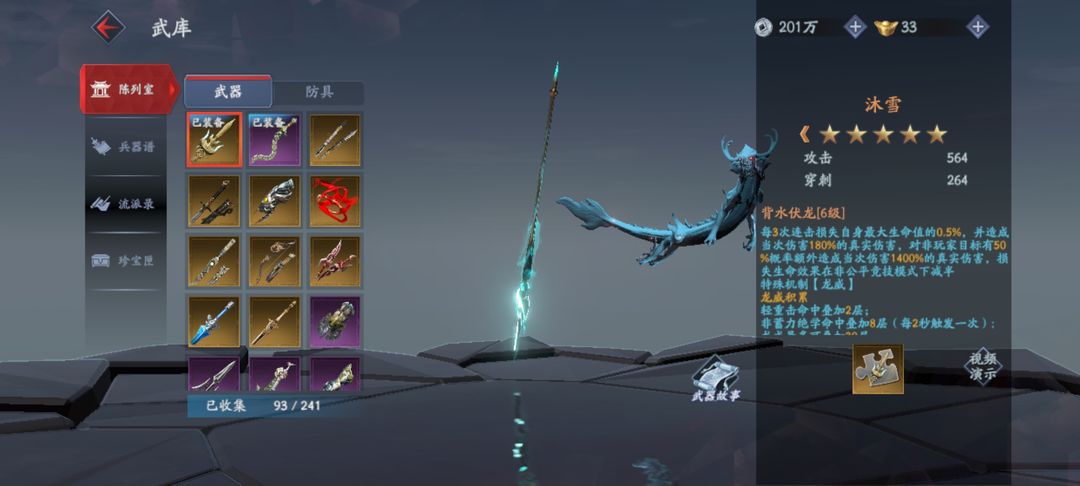Choose the round spiked shield slot
Viewport: 1080px width, 486px height.
[335, 321]
